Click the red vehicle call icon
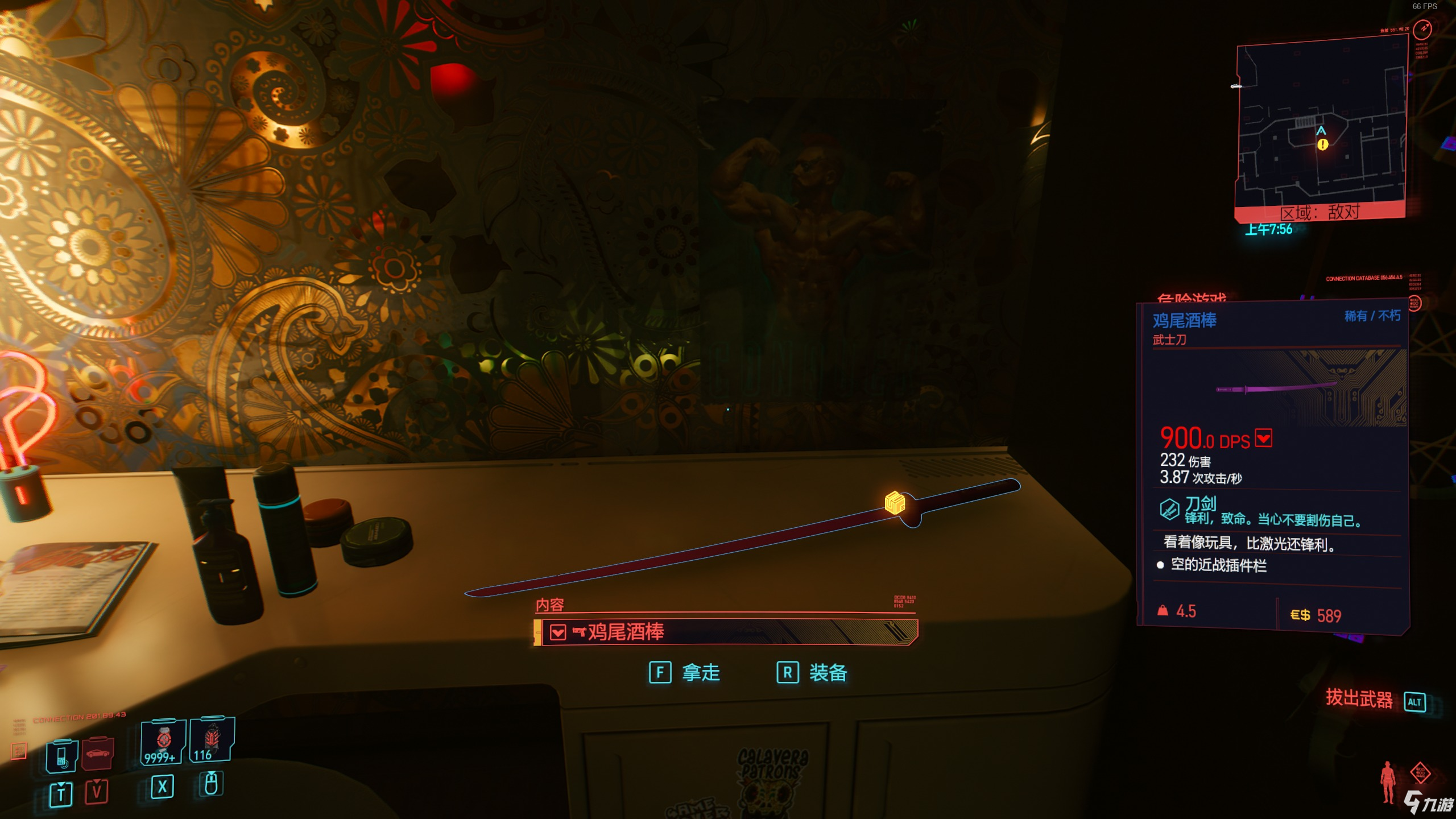The height and width of the screenshot is (819, 1456). tap(98, 753)
